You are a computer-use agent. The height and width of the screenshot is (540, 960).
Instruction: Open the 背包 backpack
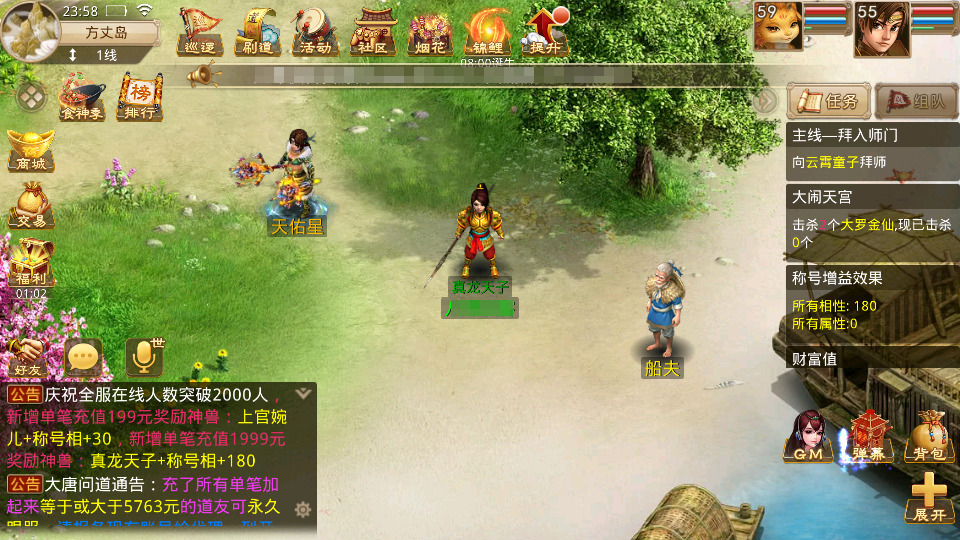929,437
